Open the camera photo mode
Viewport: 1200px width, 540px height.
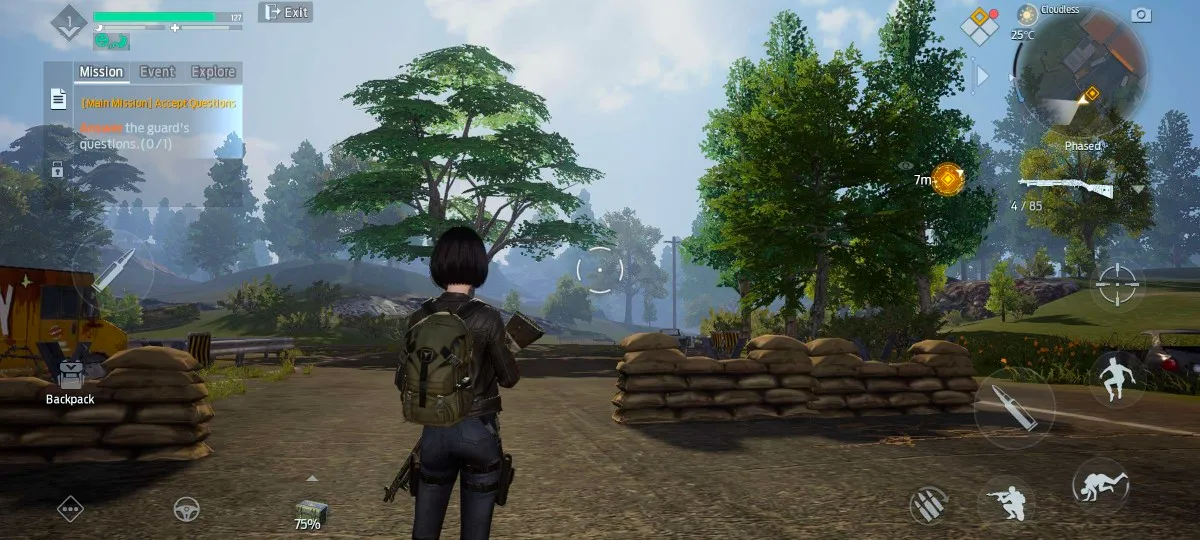coord(1140,14)
